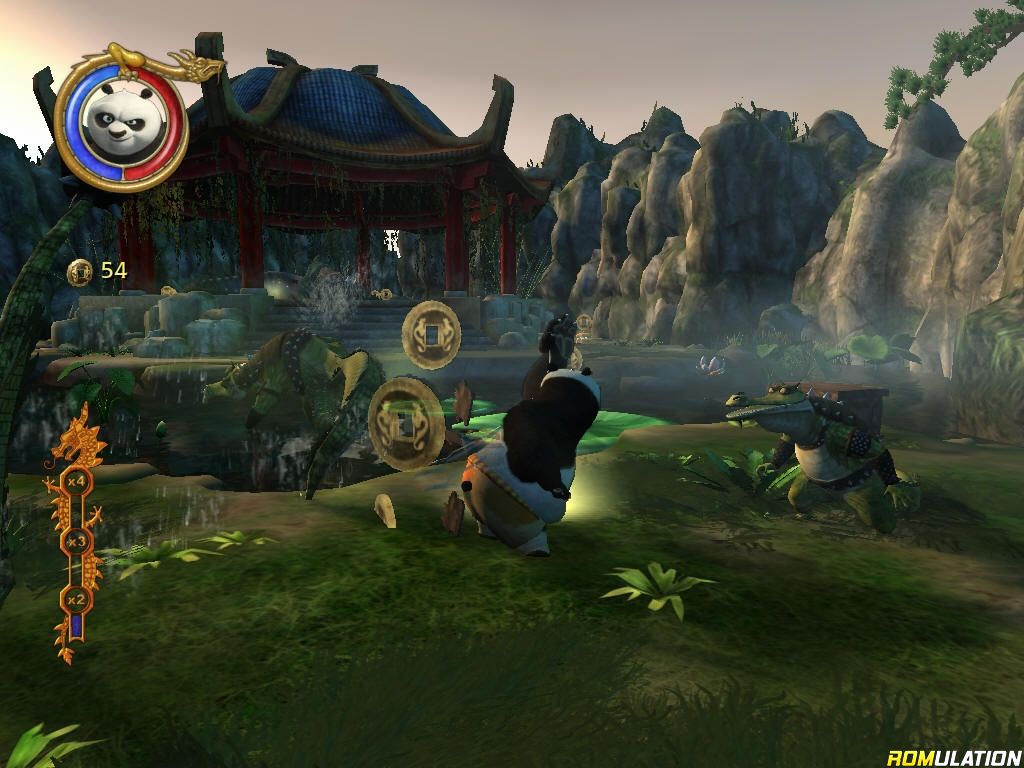1024x768 pixels.
Task: Select the x3 combo multiplier node
Action: pos(76,541)
